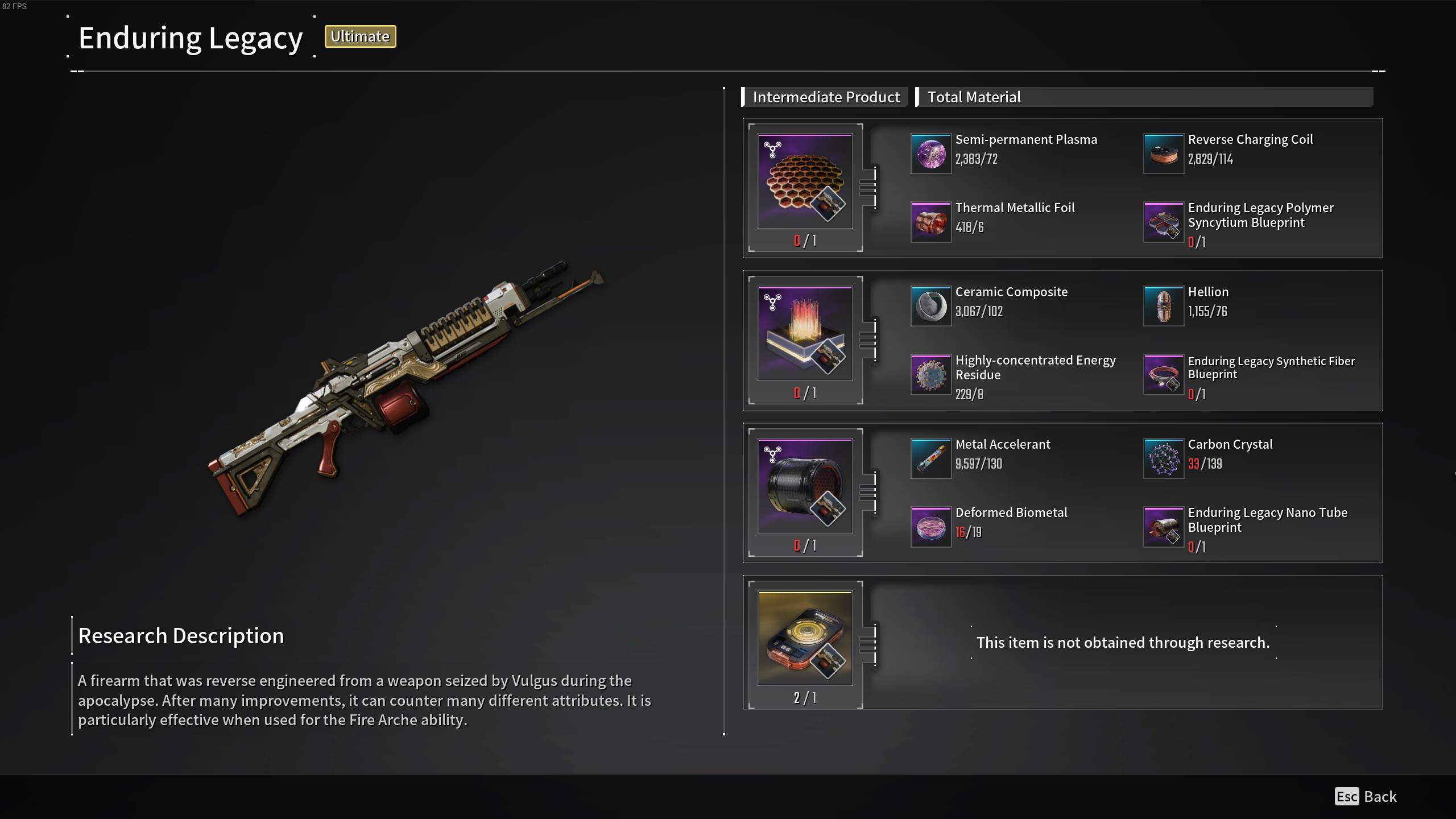View the Reverse Charging Coil material
The width and height of the screenshot is (1456, 819).
(x=1164, y=154)
